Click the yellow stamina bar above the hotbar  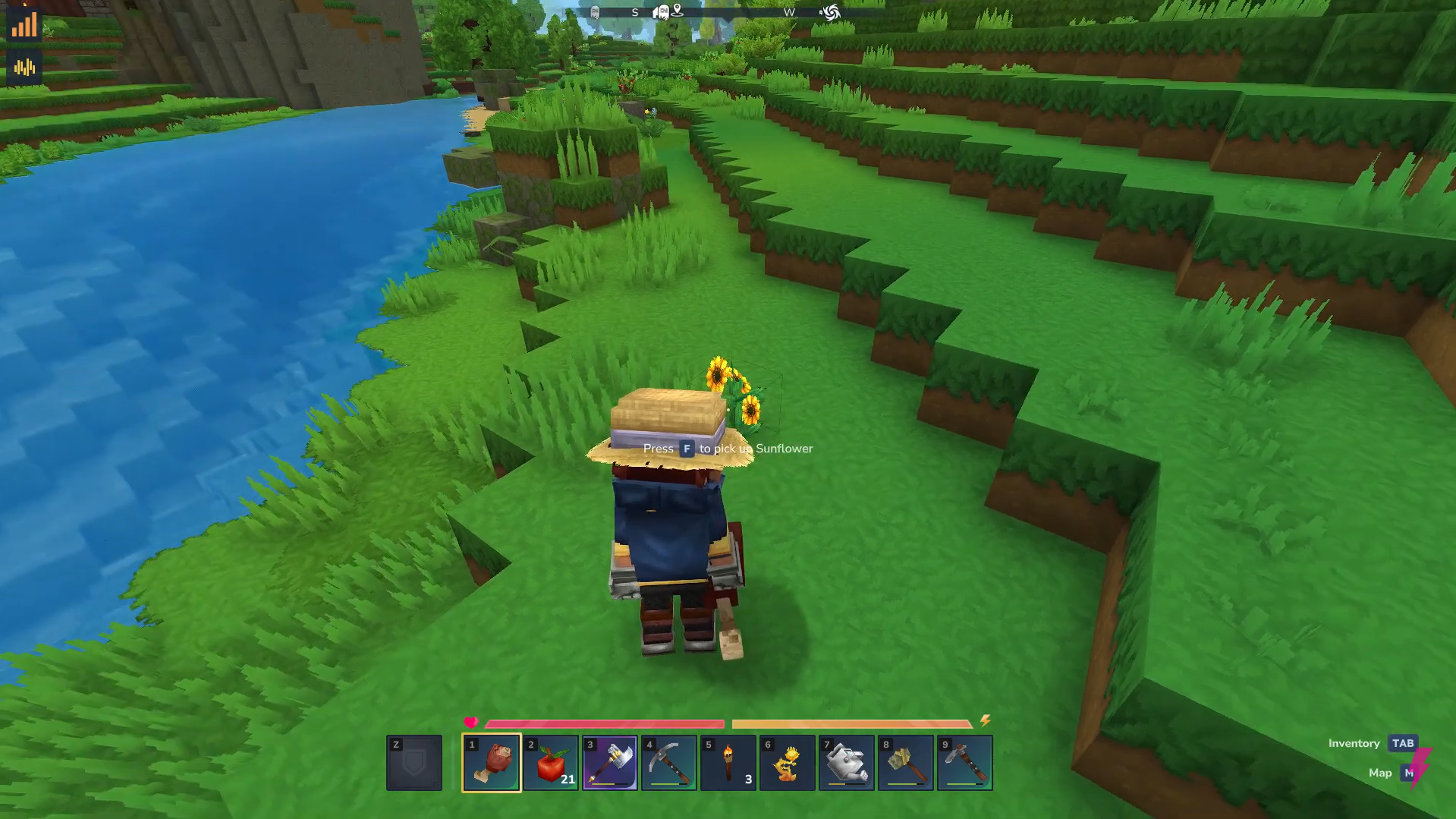850,722
